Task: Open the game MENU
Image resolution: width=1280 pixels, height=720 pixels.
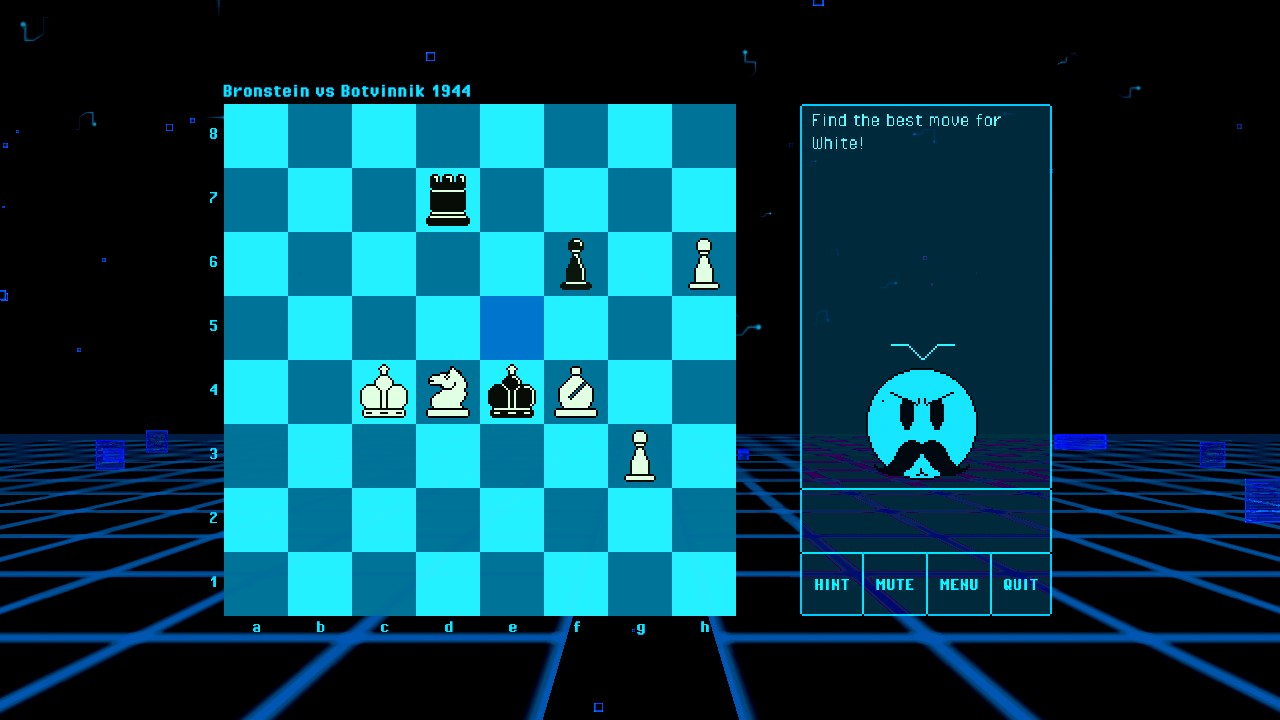Action: point(958,584)
